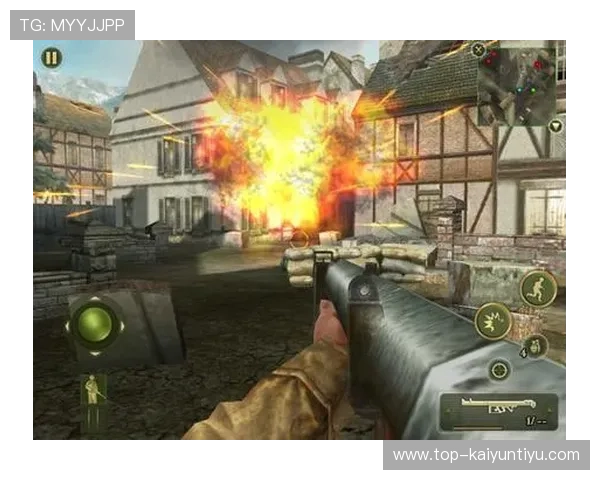Activate the running soldier sprint button

536,289
